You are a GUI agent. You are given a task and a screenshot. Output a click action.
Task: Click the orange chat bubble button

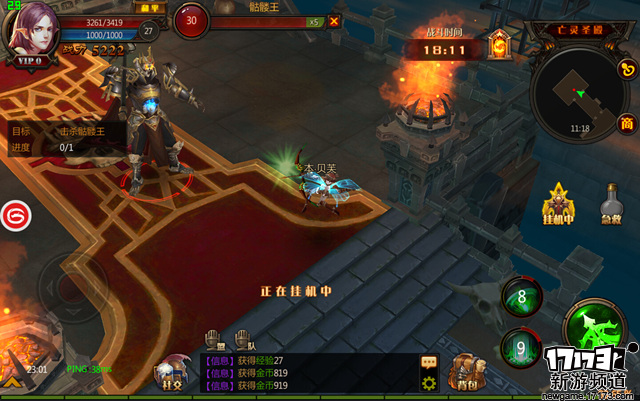click(429, 362)
